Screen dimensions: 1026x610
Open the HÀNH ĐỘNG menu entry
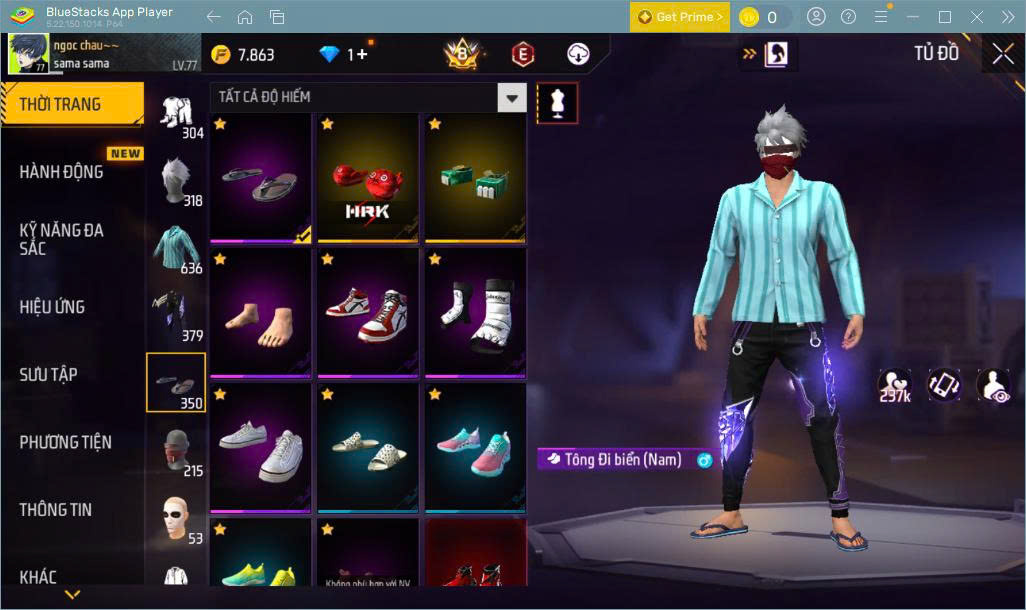click(62, 172)
